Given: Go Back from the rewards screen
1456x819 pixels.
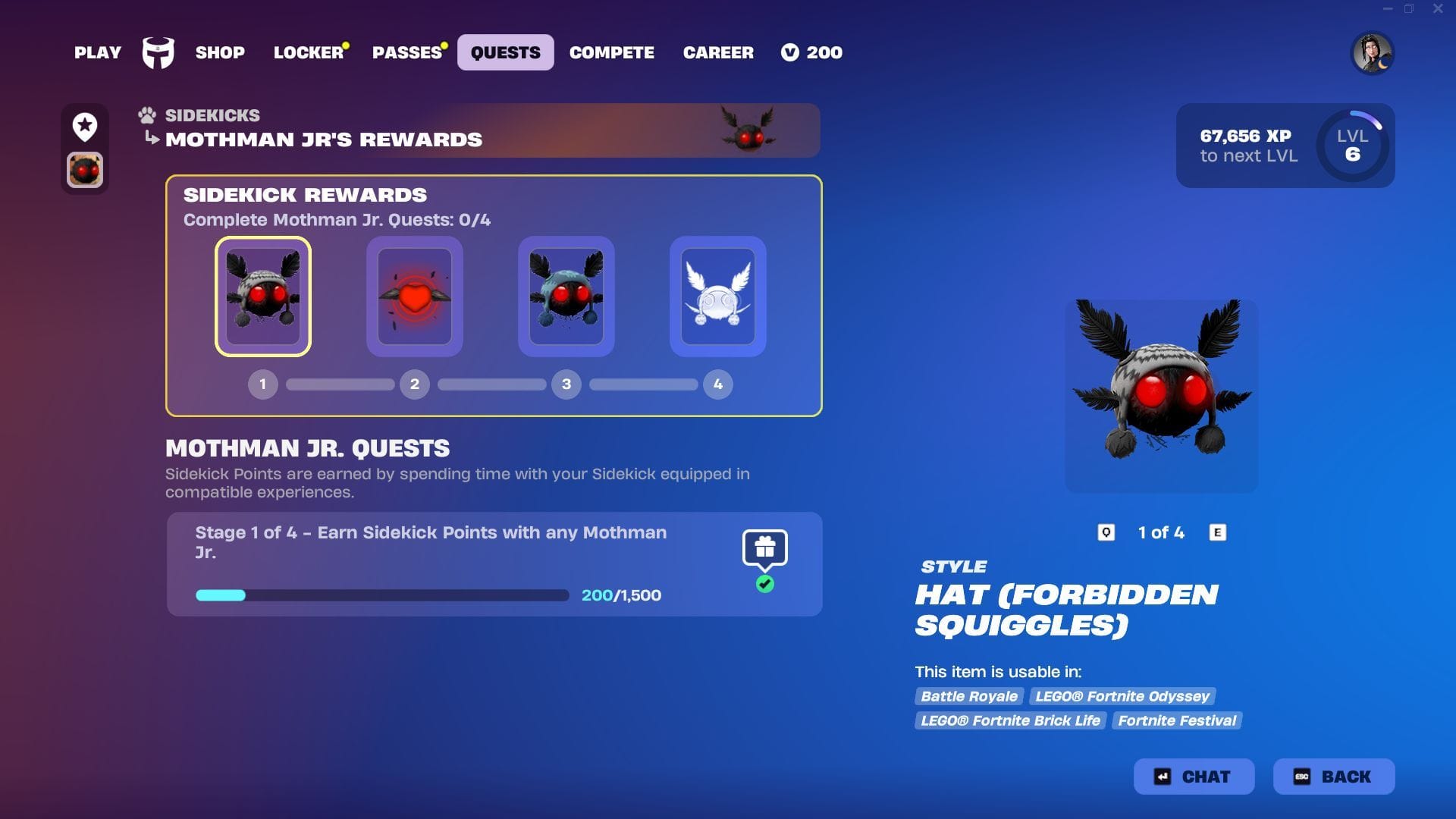Looking at the screenshot, I should click(x=1334, y=777).
